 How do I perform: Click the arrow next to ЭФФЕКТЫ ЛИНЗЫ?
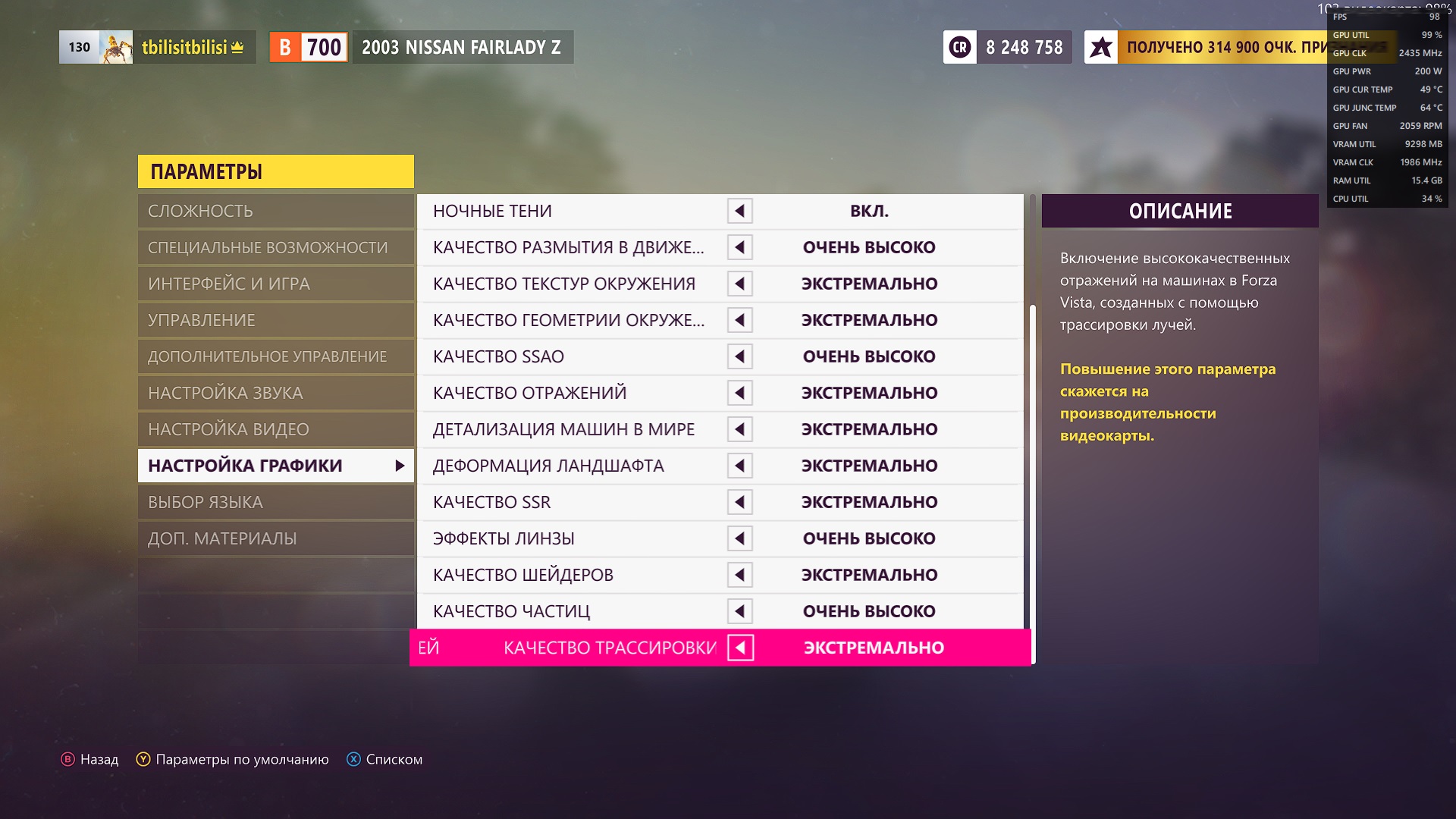739,538
